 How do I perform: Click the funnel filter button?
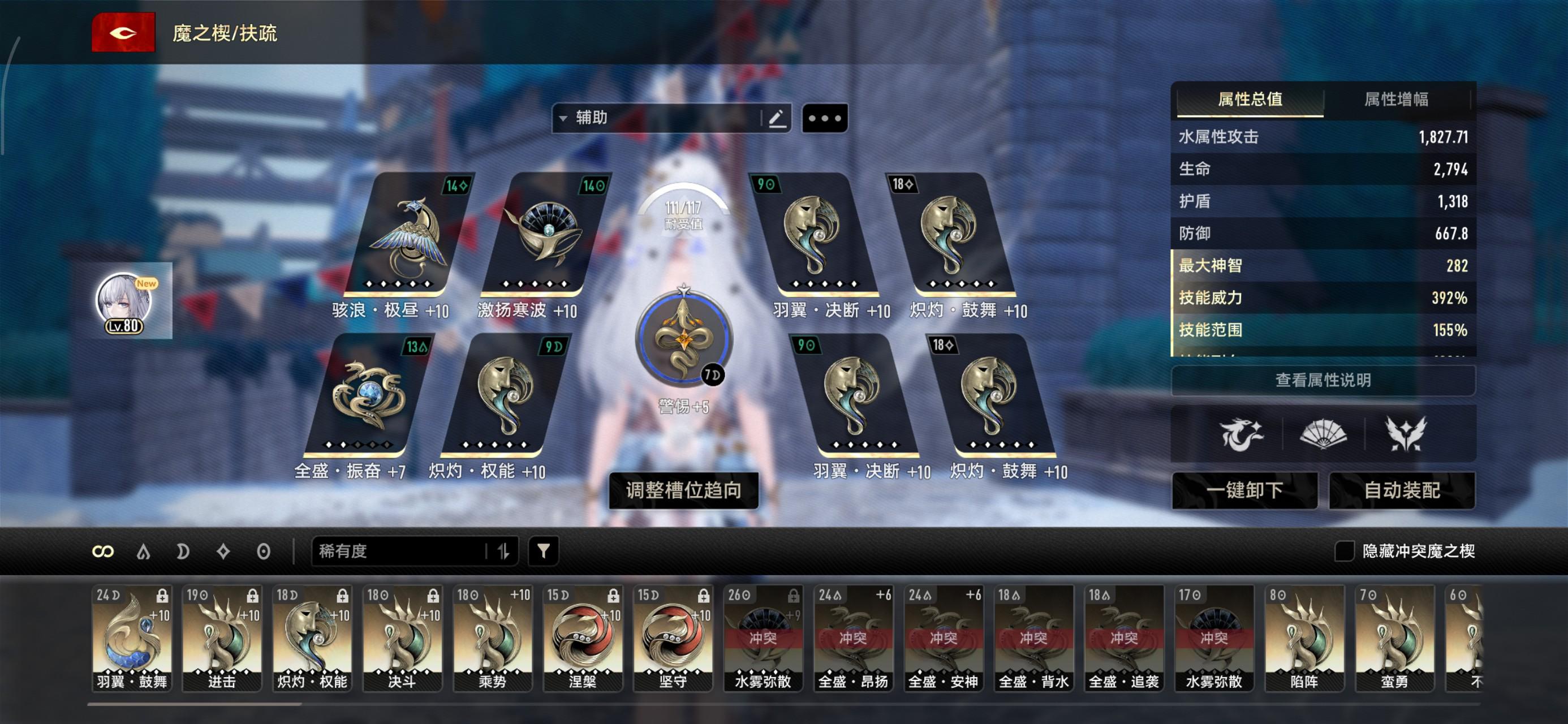543,551
